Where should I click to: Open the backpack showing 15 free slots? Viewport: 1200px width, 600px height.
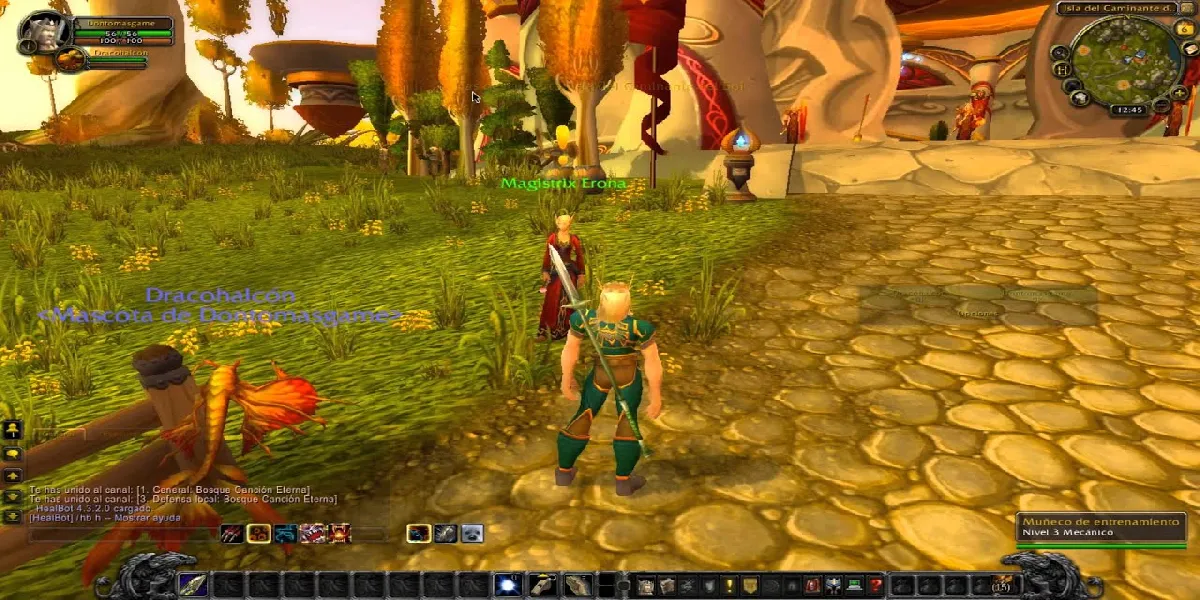pyautogui.click(x=1000, y=585)
